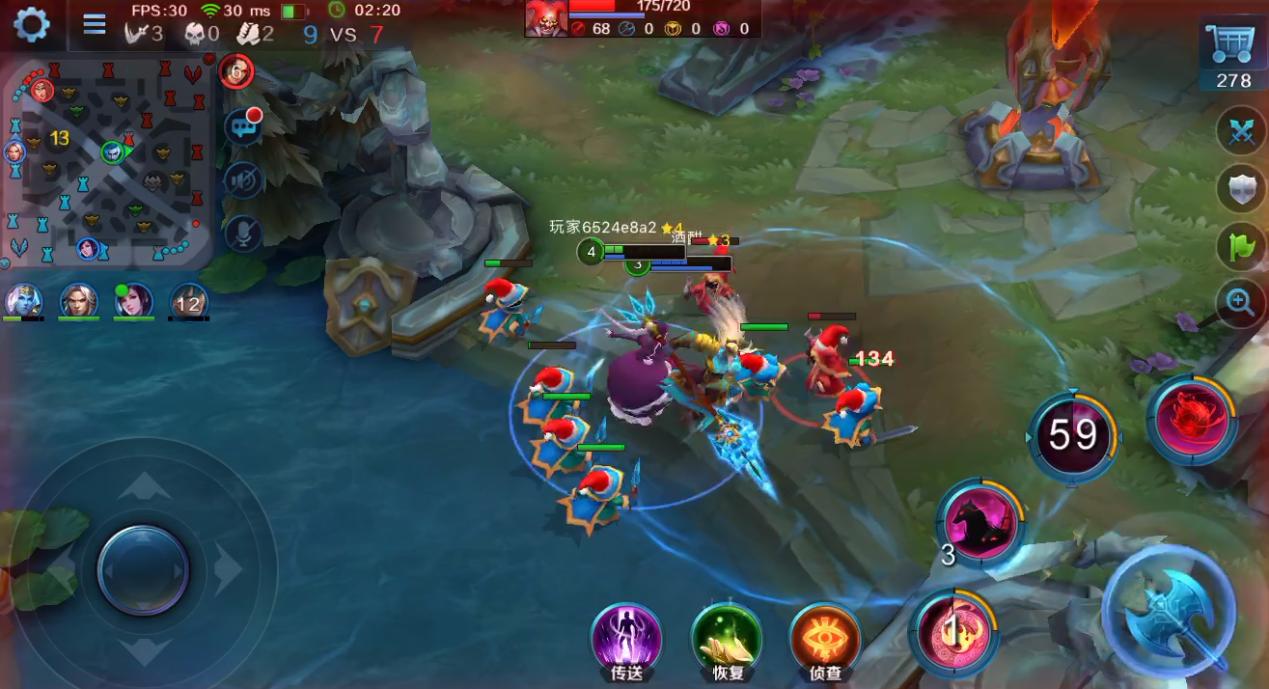Open the minimap

tap(108, 160)
